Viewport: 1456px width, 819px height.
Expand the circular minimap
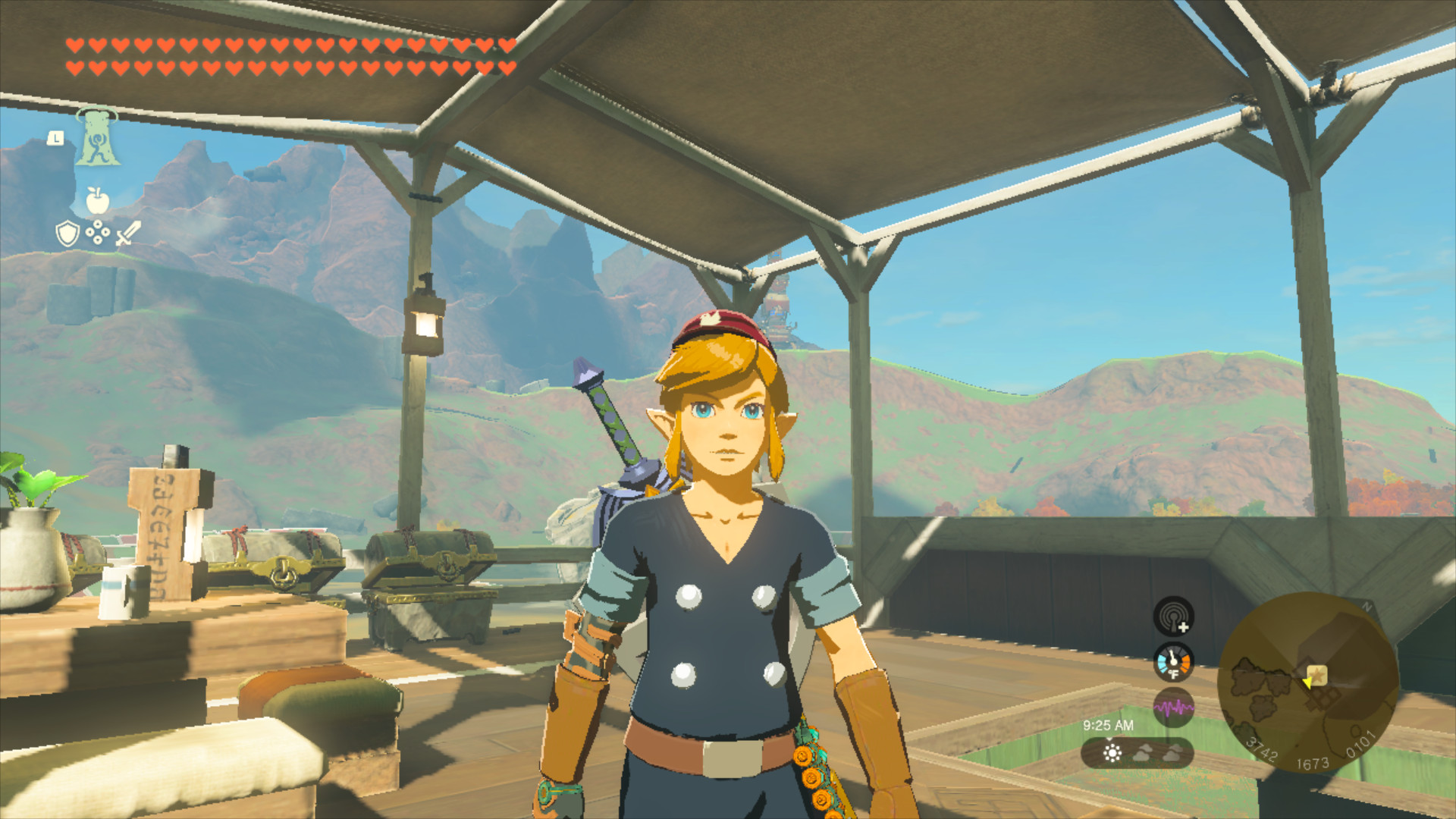(1308, 682)
